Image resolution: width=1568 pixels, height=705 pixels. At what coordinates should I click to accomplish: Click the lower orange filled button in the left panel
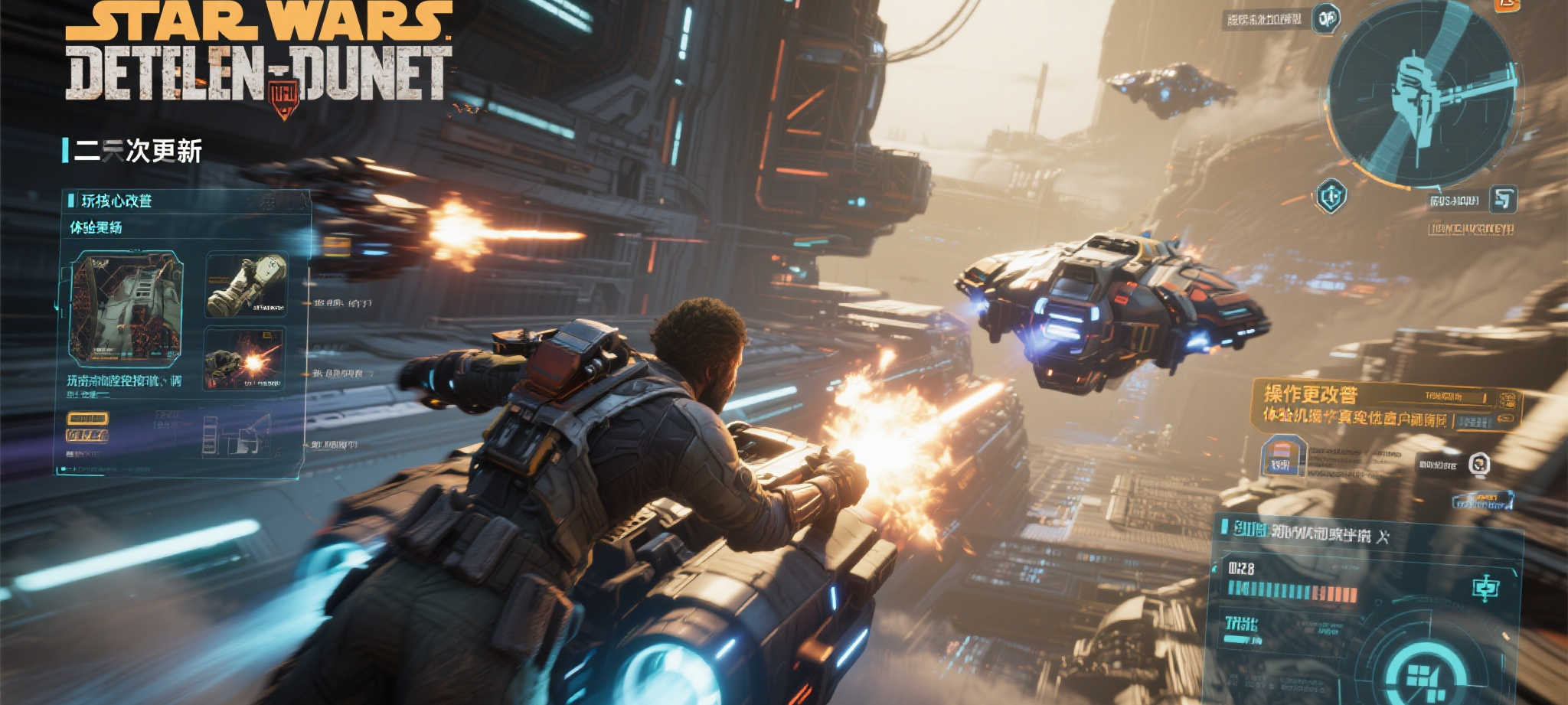87,436
